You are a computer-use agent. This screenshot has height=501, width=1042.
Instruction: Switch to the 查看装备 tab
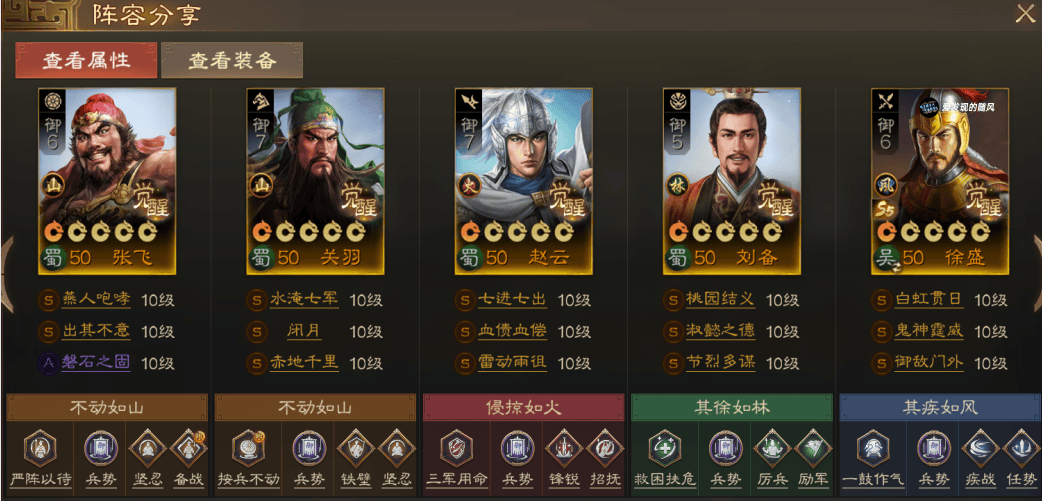tap(232, 60)
